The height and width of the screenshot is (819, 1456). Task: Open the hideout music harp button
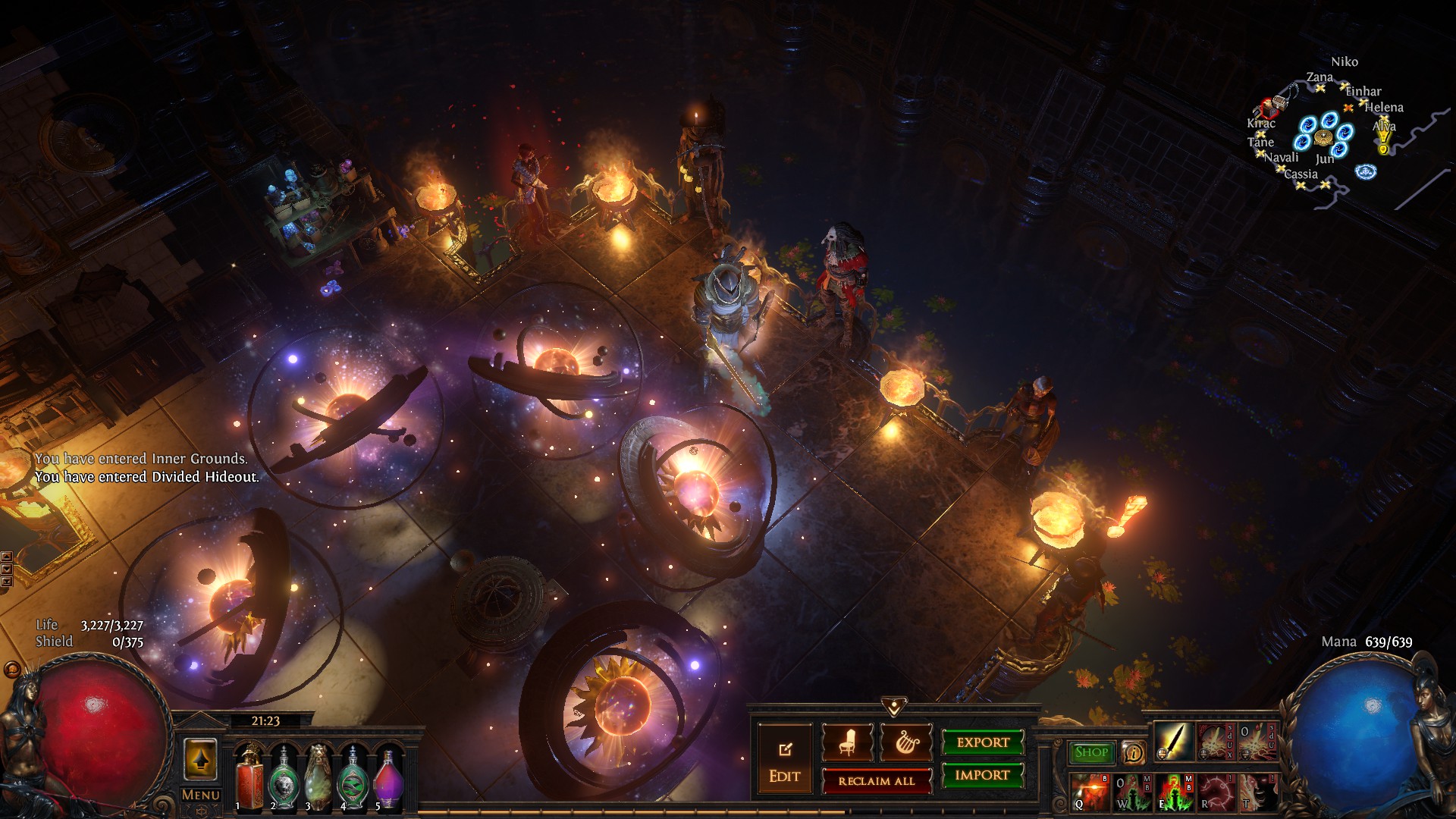[x=905, y=743]
